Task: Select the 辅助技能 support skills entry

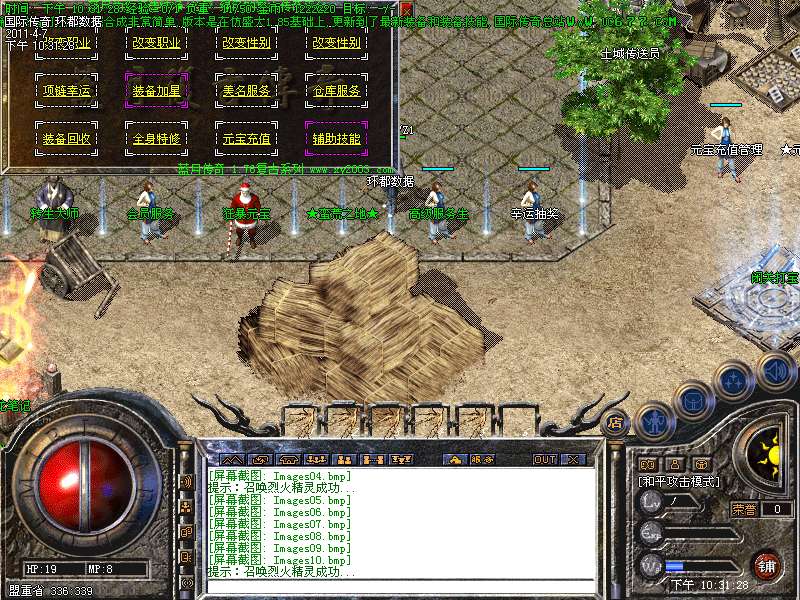Action: click(x=336, y=139)
